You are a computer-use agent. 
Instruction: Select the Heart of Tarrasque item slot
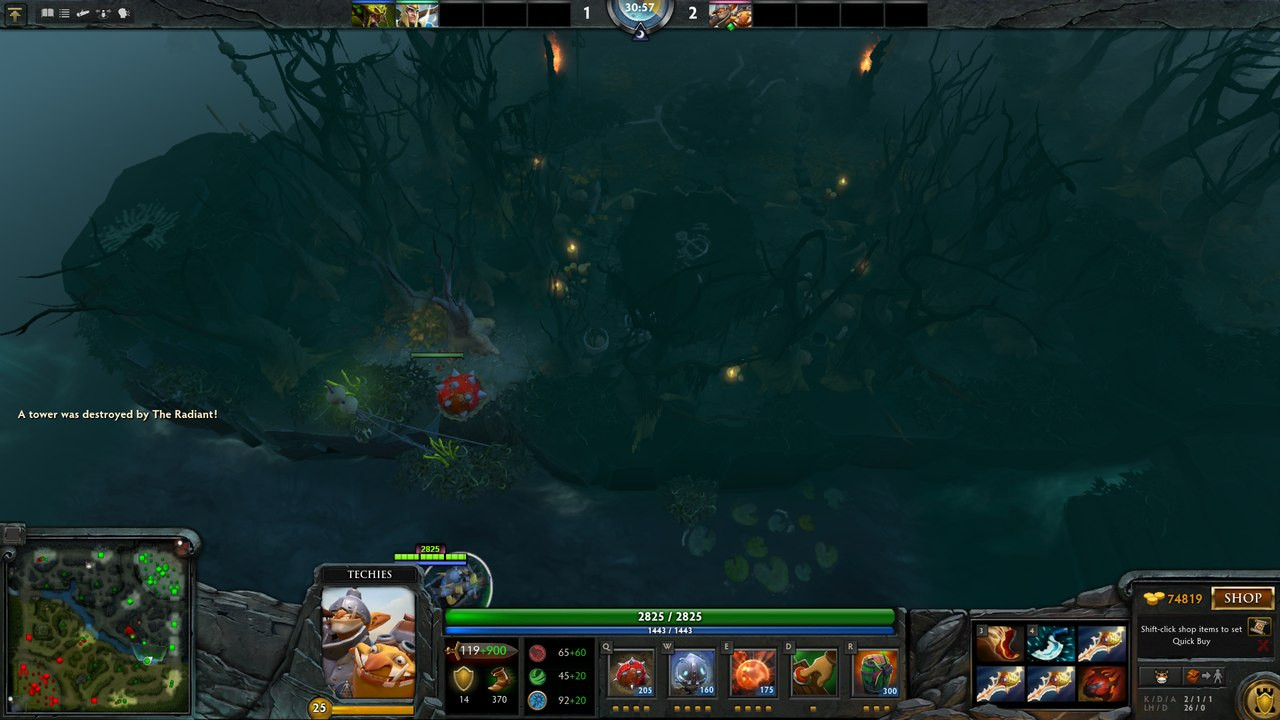[1101, 685]
